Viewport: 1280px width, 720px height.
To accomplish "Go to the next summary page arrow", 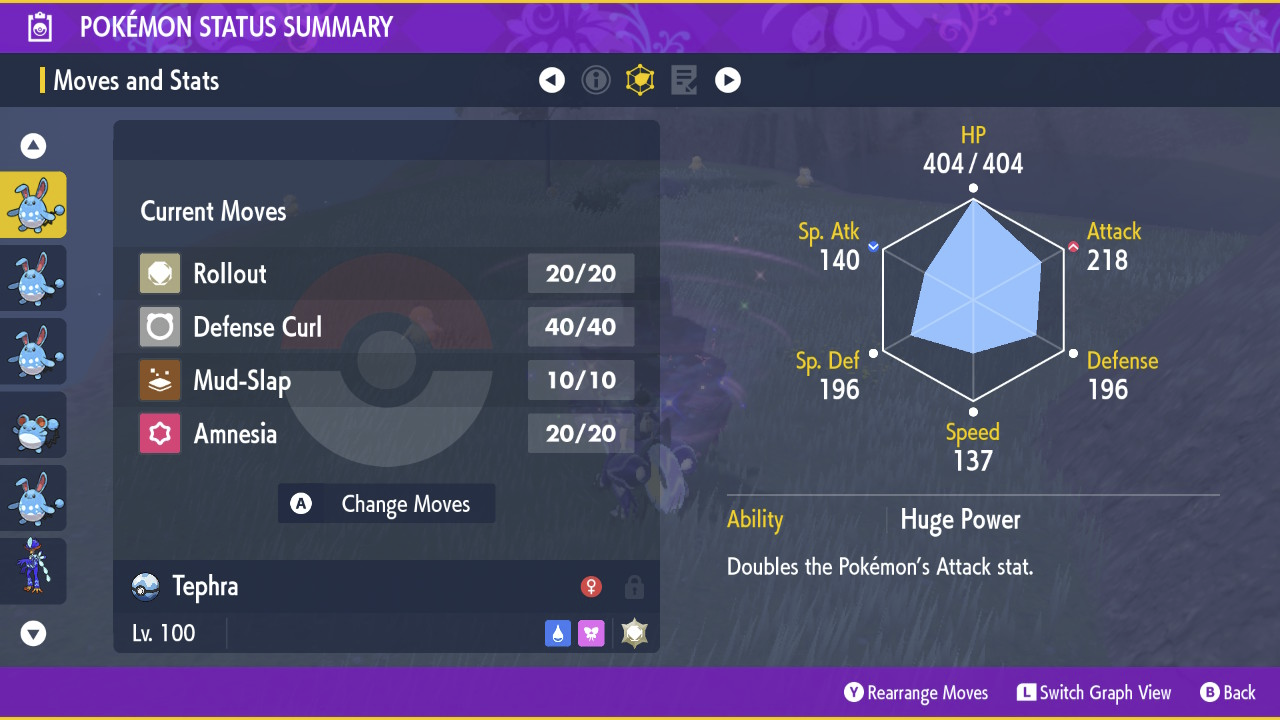I will point(728,80).
